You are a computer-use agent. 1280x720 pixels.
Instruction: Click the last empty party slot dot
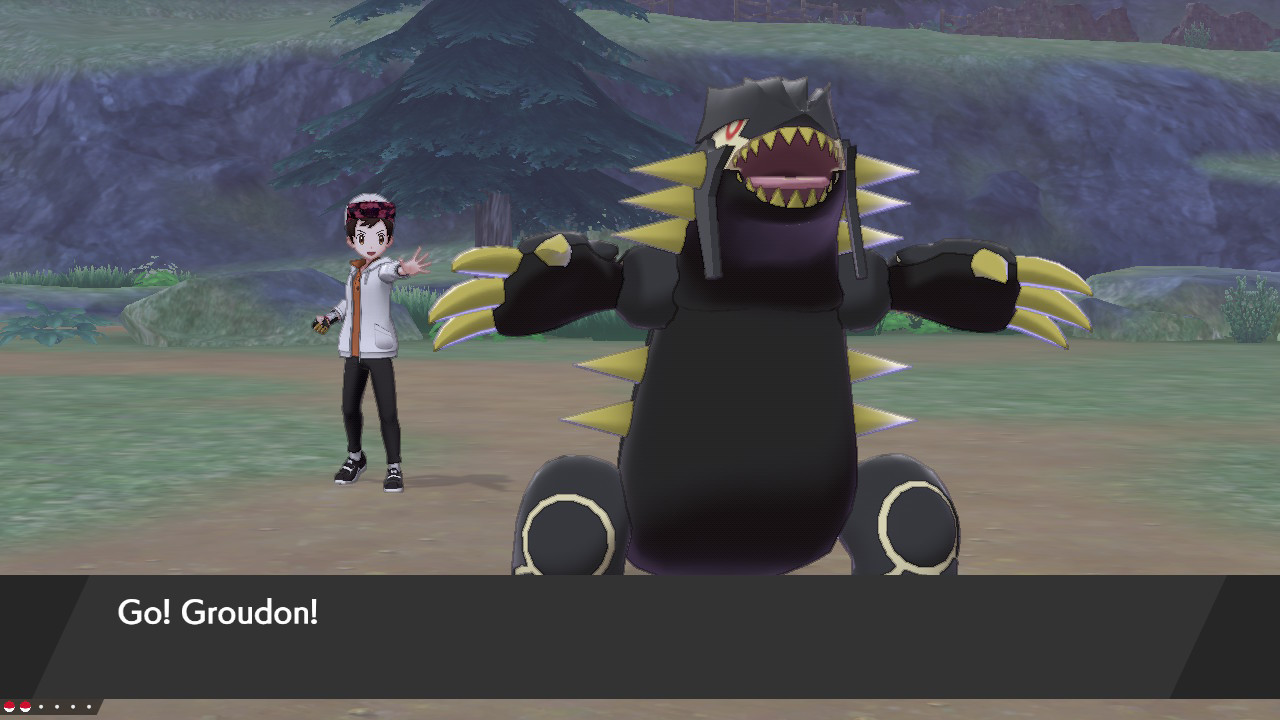89,707
